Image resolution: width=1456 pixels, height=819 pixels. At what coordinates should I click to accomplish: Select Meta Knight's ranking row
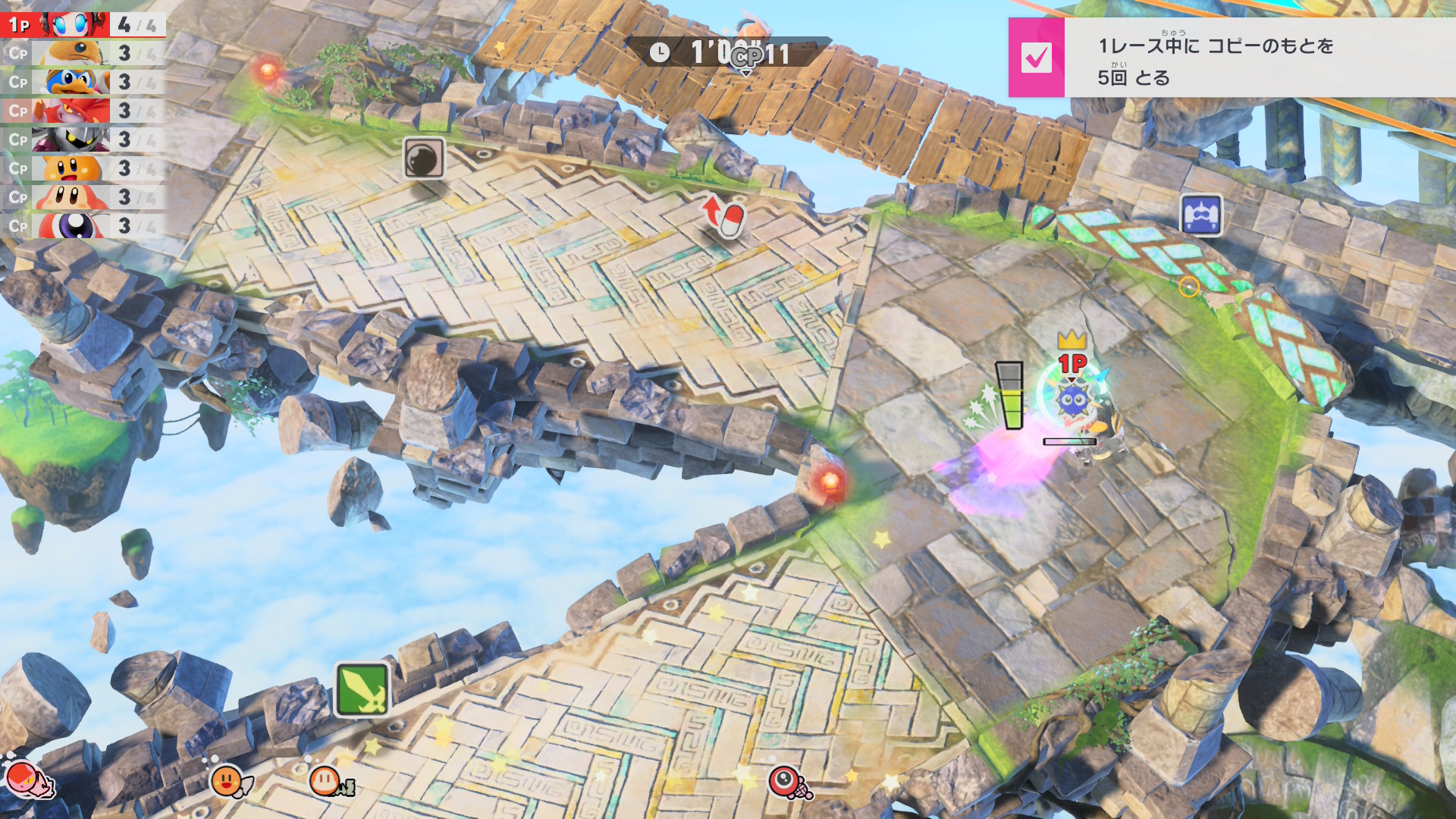pyautogui.click(x=82, y=140)
